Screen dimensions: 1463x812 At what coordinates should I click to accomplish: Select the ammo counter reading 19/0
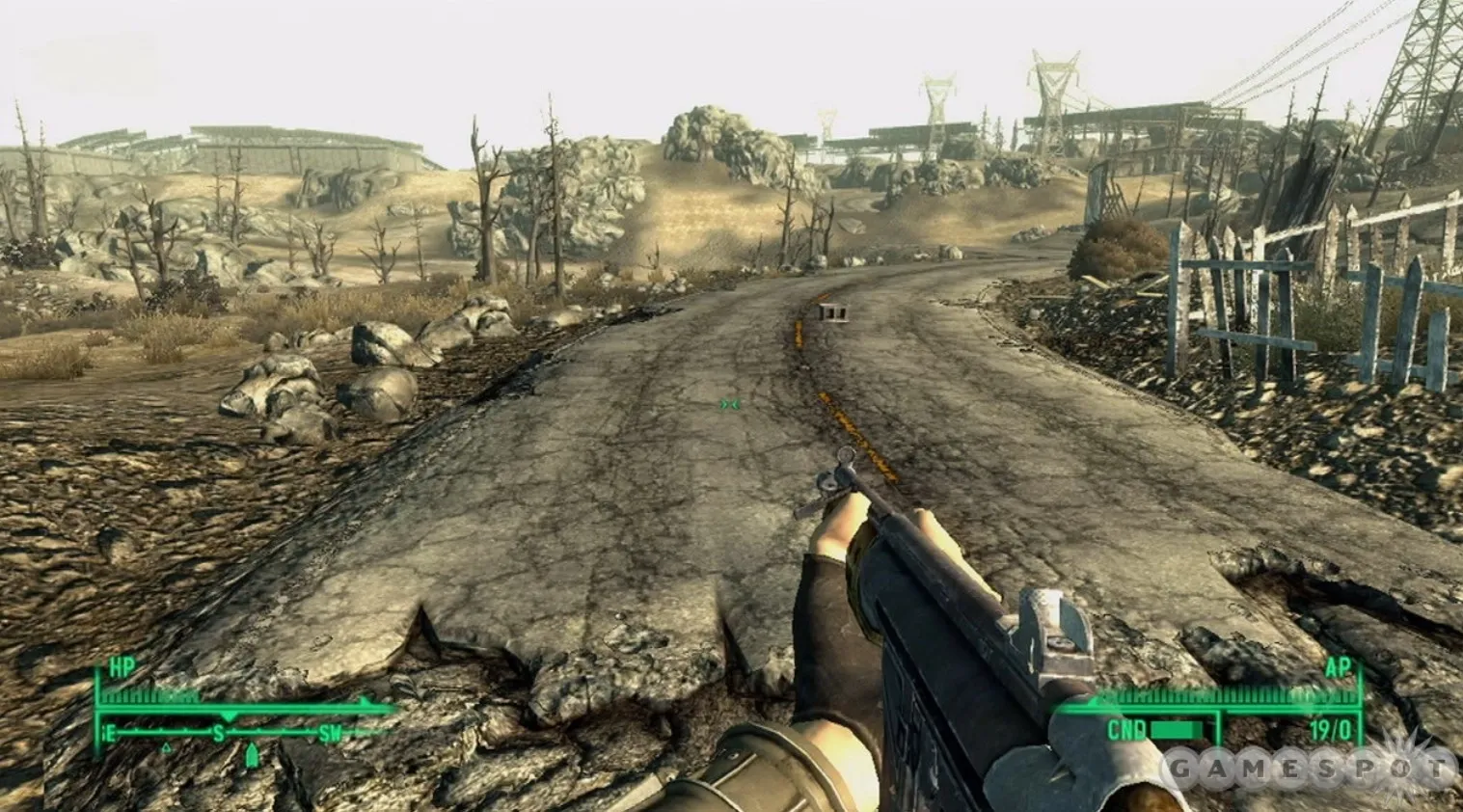(x=1330, y=730)
